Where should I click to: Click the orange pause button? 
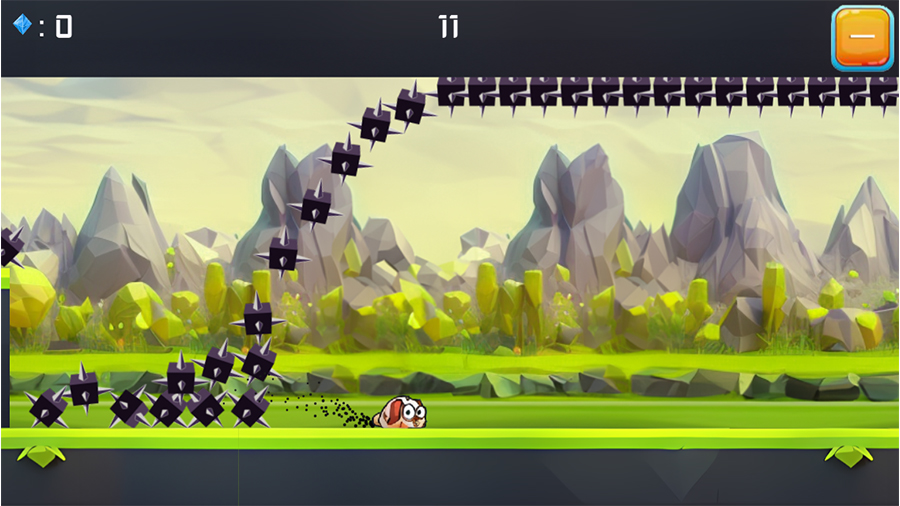(861, 37)
